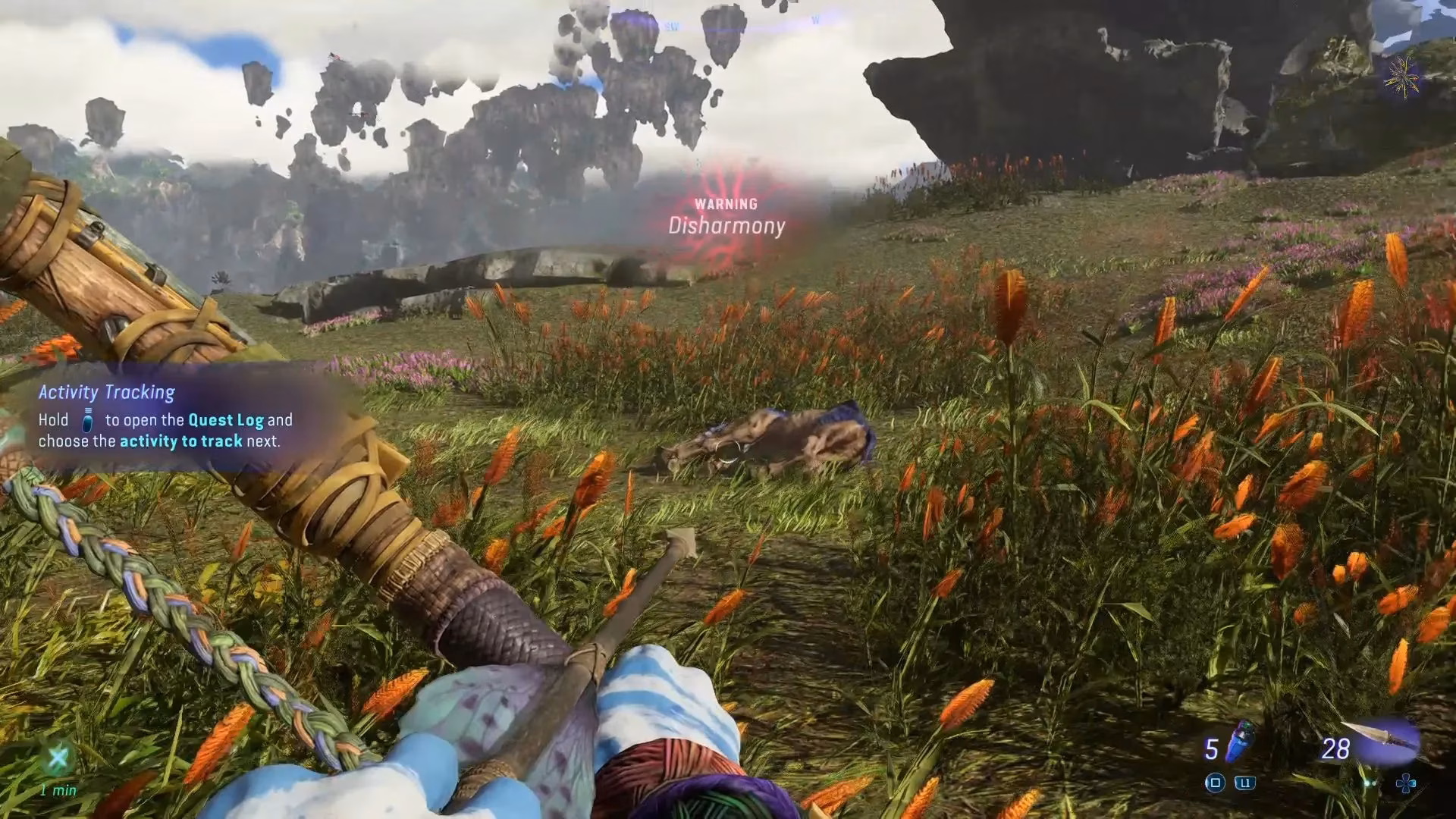Click the W marker on the compass
The image size is (1456, 819).
coord(816,20)
